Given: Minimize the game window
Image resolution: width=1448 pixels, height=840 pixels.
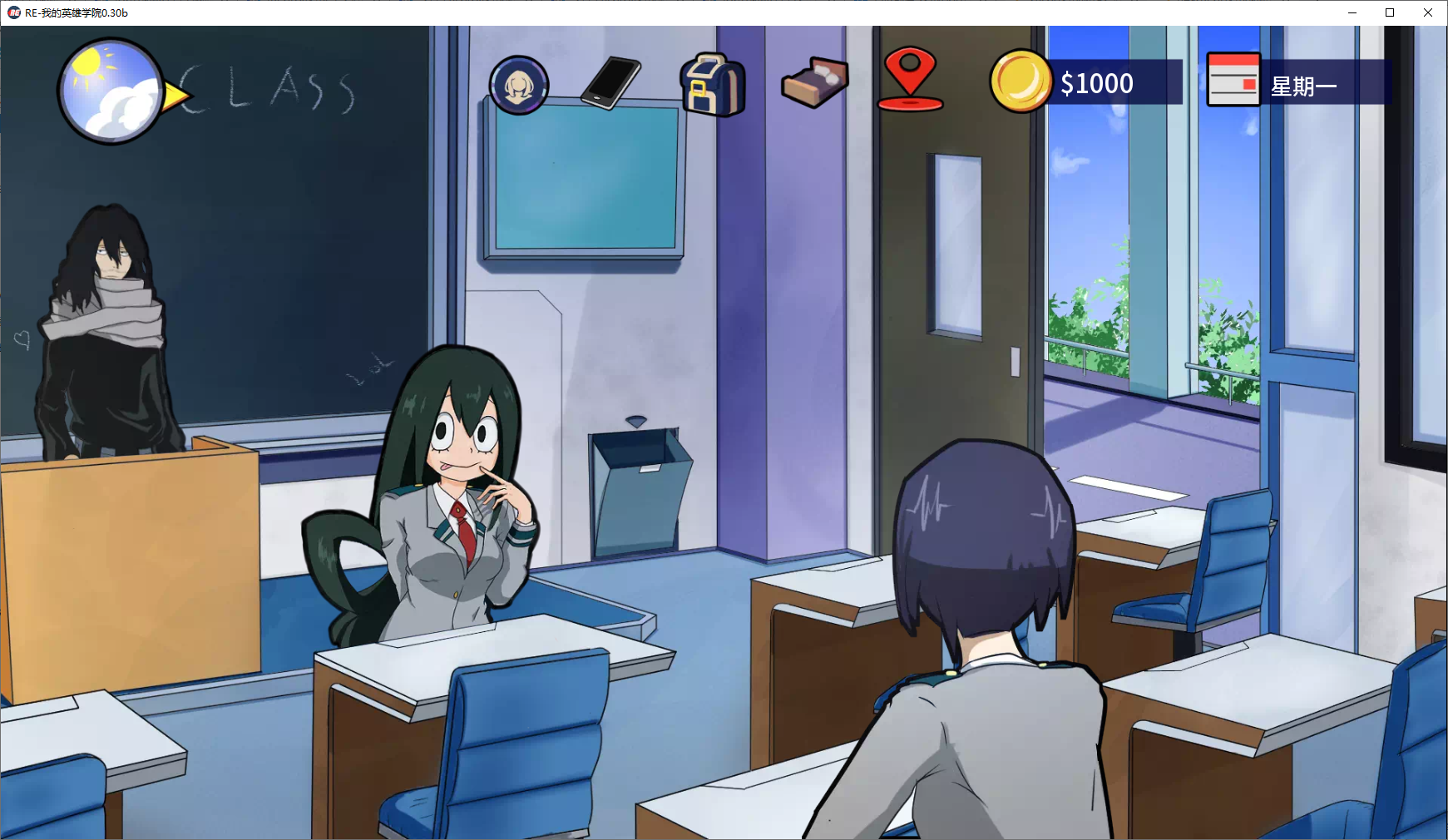Looking at the screenshot, I should pyautogui.click(x=1352, y=12).
